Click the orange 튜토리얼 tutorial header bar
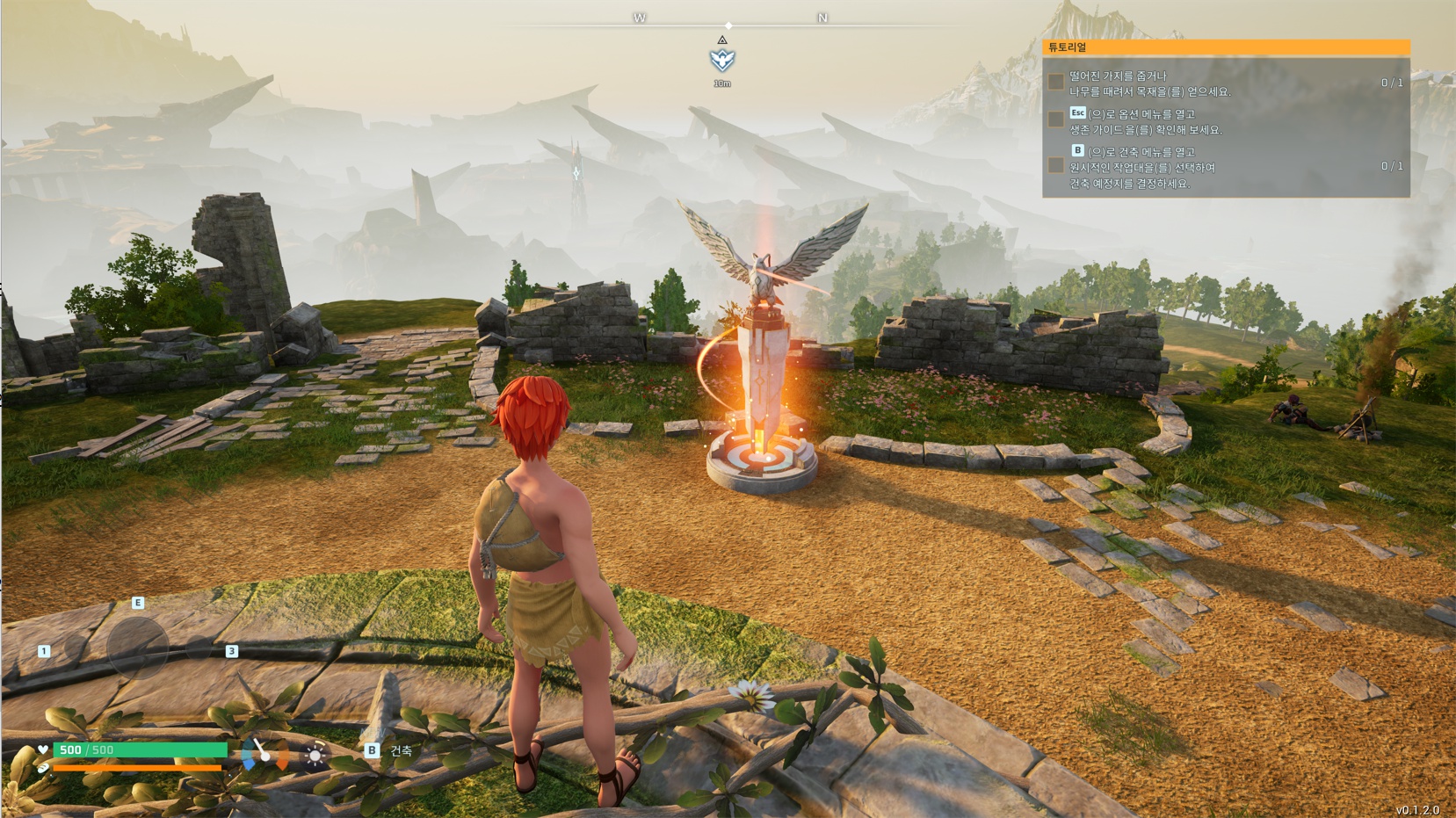The height and width of the screenshot is (818, 1456). click(x=1226, y=47)
